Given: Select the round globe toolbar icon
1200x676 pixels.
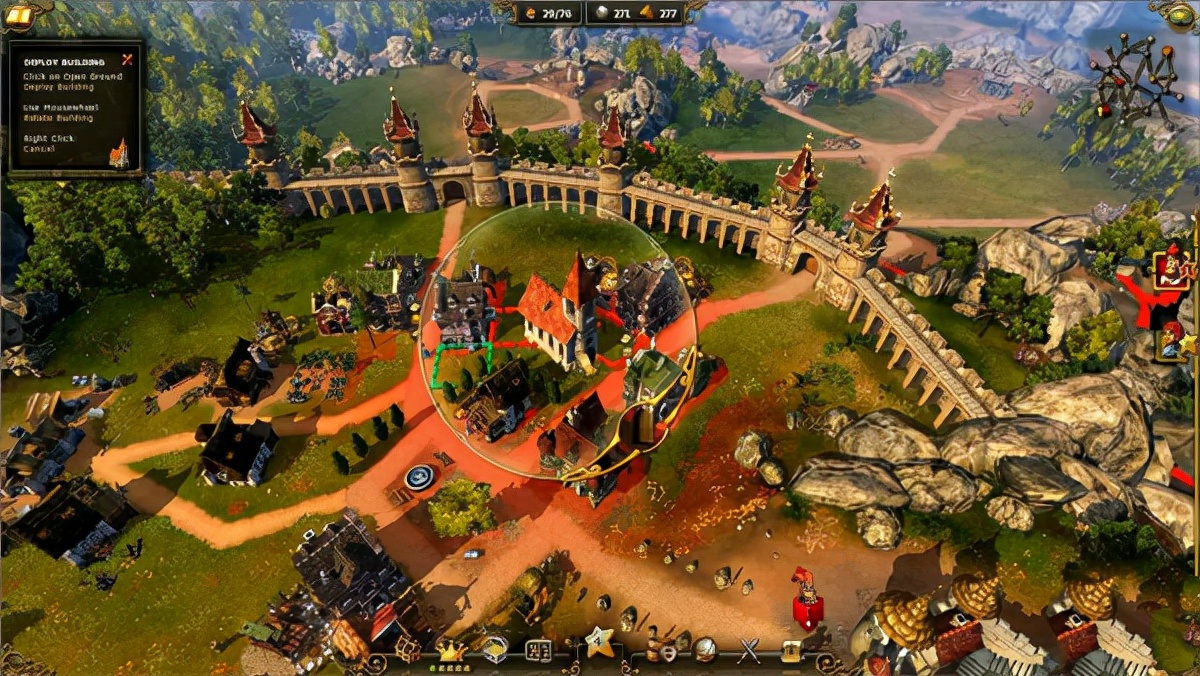Looking at the screenshot, I should tap(705, 650).
